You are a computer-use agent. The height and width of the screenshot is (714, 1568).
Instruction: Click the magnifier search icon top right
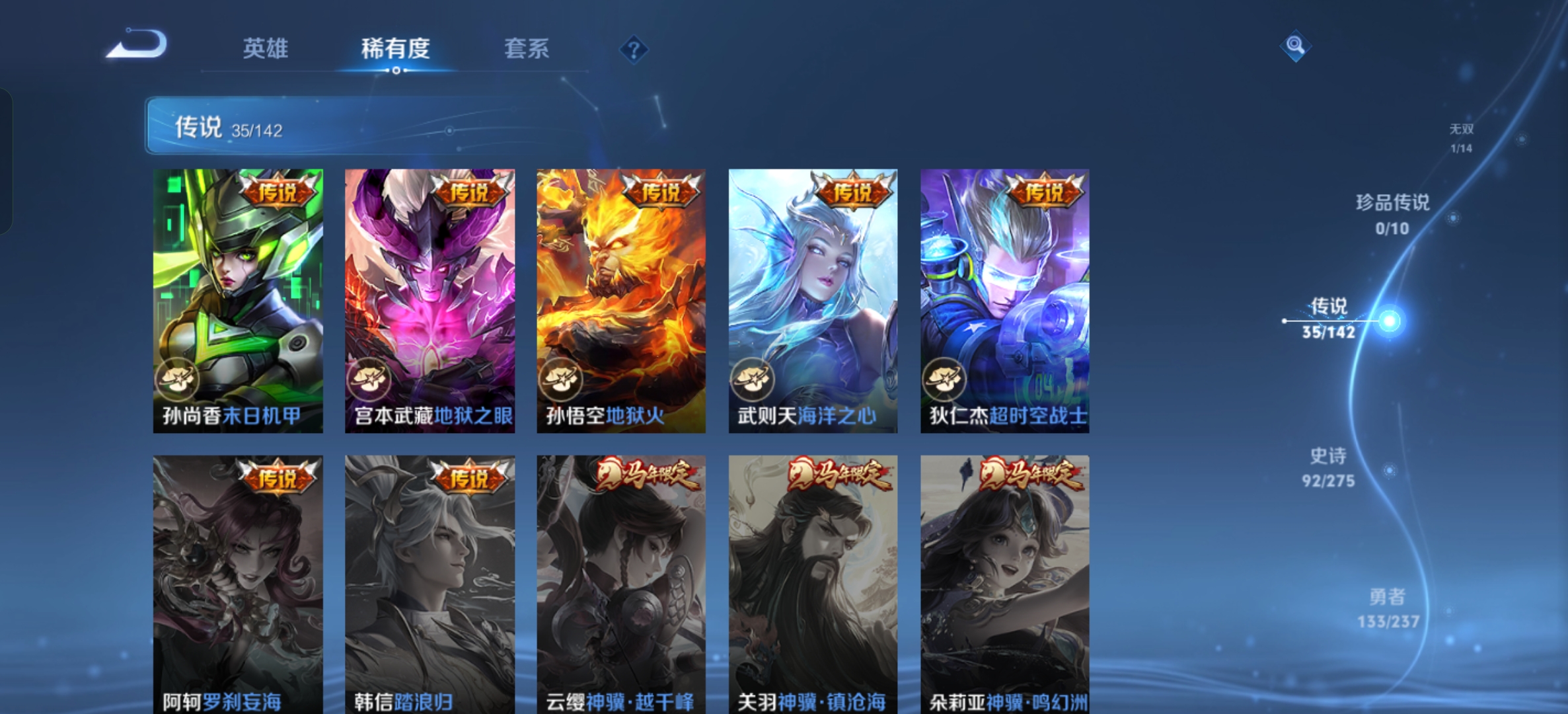pyautogui.click(x=1295, y=45)
